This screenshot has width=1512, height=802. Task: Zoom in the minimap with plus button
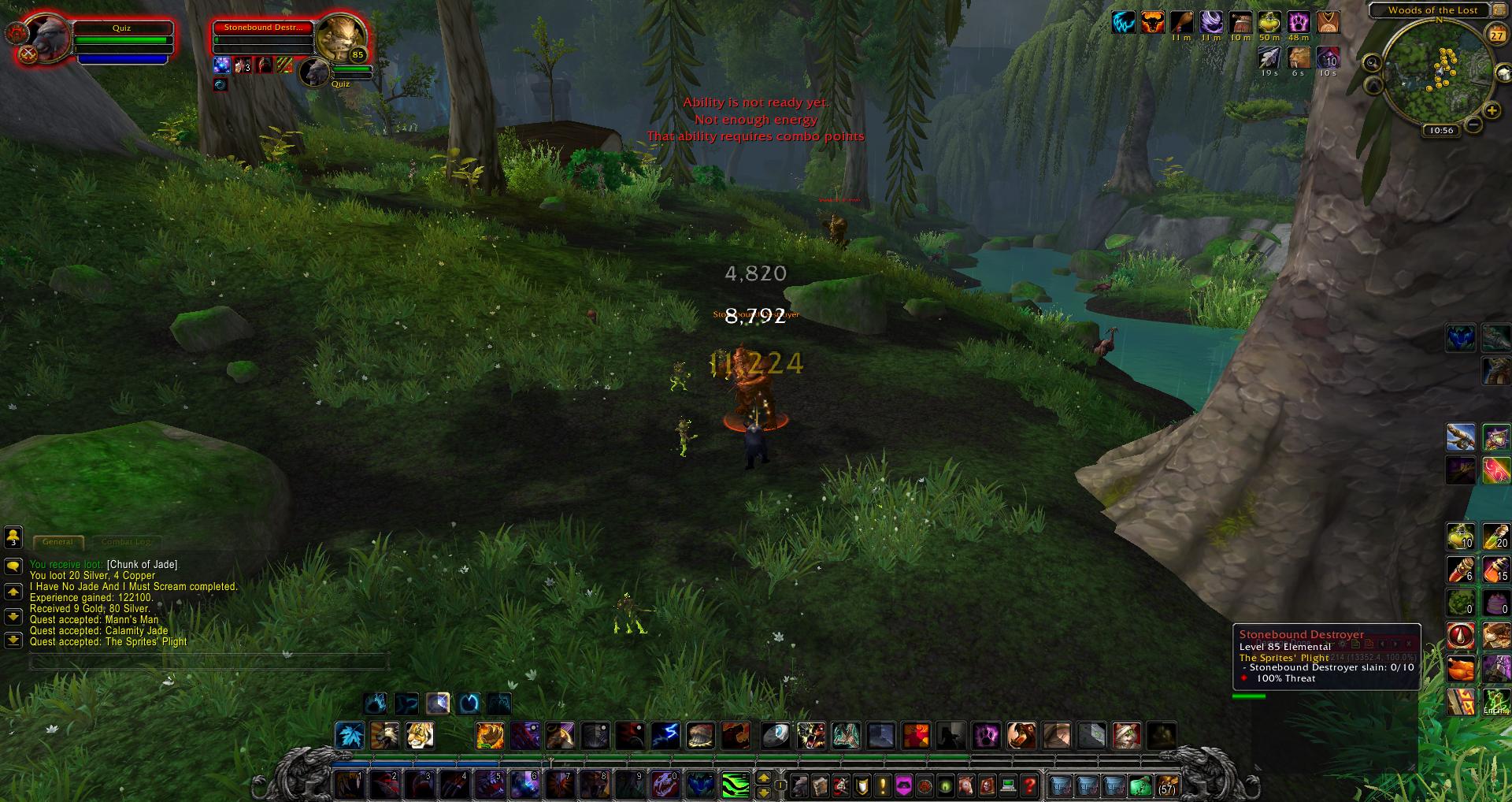point(1491,110)
